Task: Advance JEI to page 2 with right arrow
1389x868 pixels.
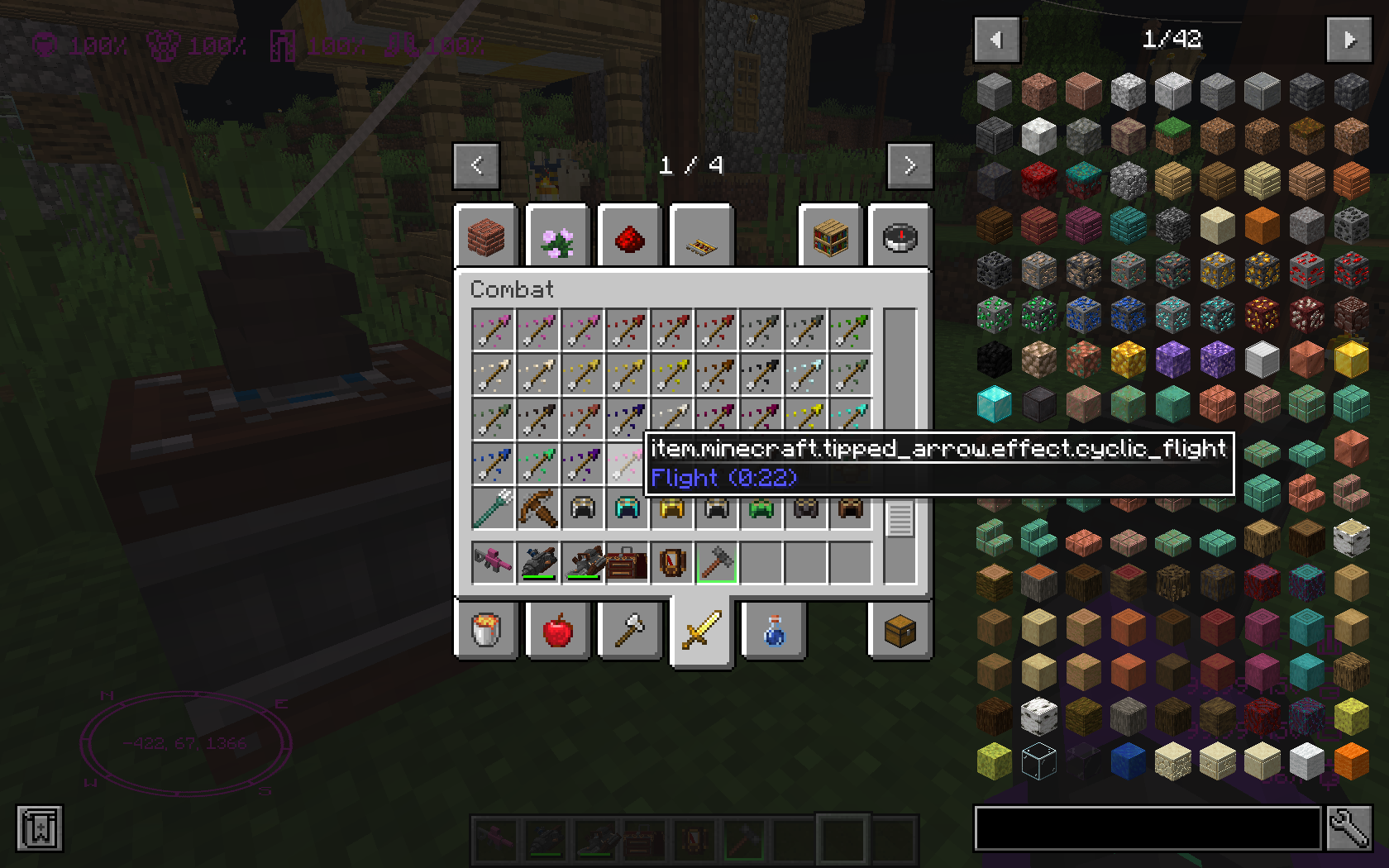Action: pos(1348,40)
